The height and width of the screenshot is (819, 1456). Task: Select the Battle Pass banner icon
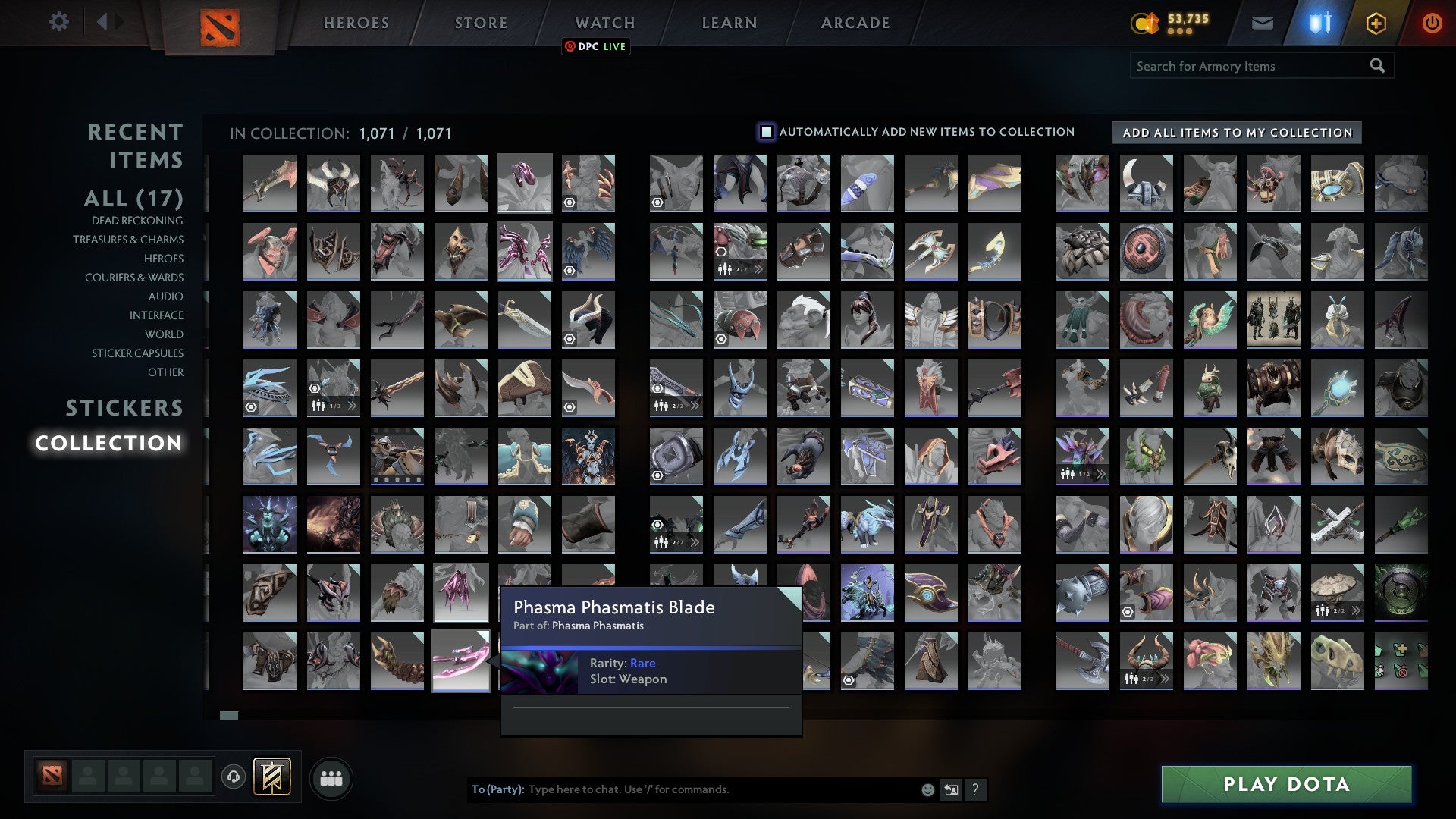click(x=273, y=777)
